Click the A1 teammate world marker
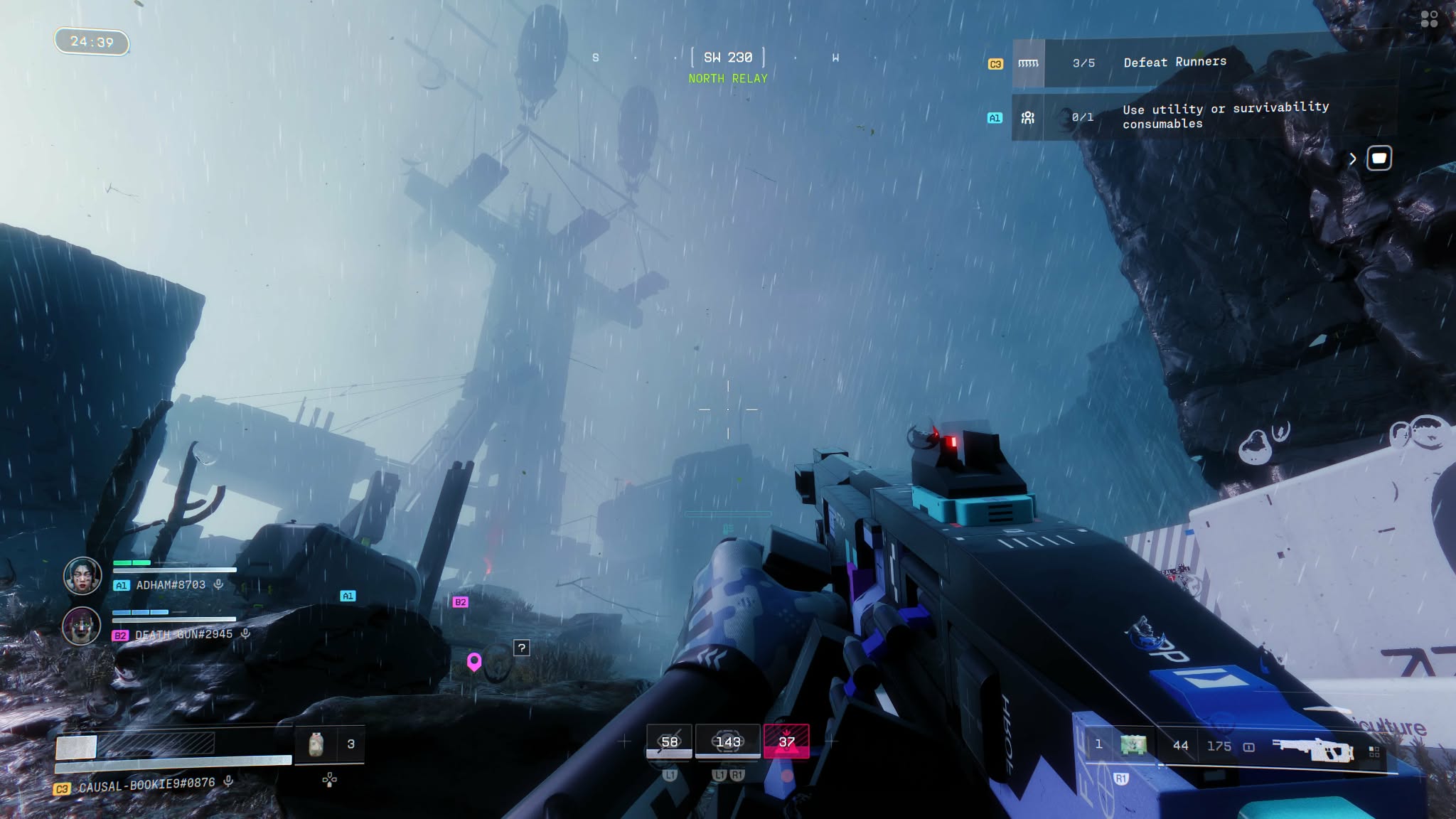The width and height of the screenshot is (1456, 819). 348,596
